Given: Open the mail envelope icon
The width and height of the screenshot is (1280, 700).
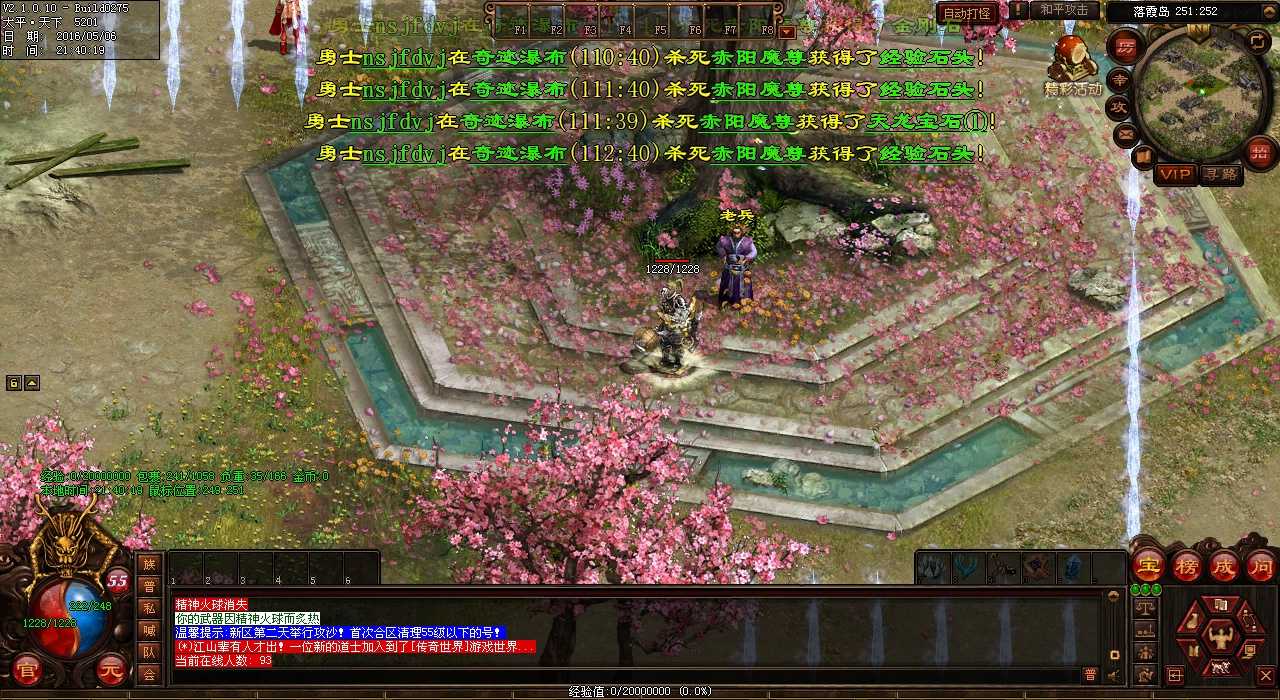Looking at the screenshot, I should (1127, 133).
